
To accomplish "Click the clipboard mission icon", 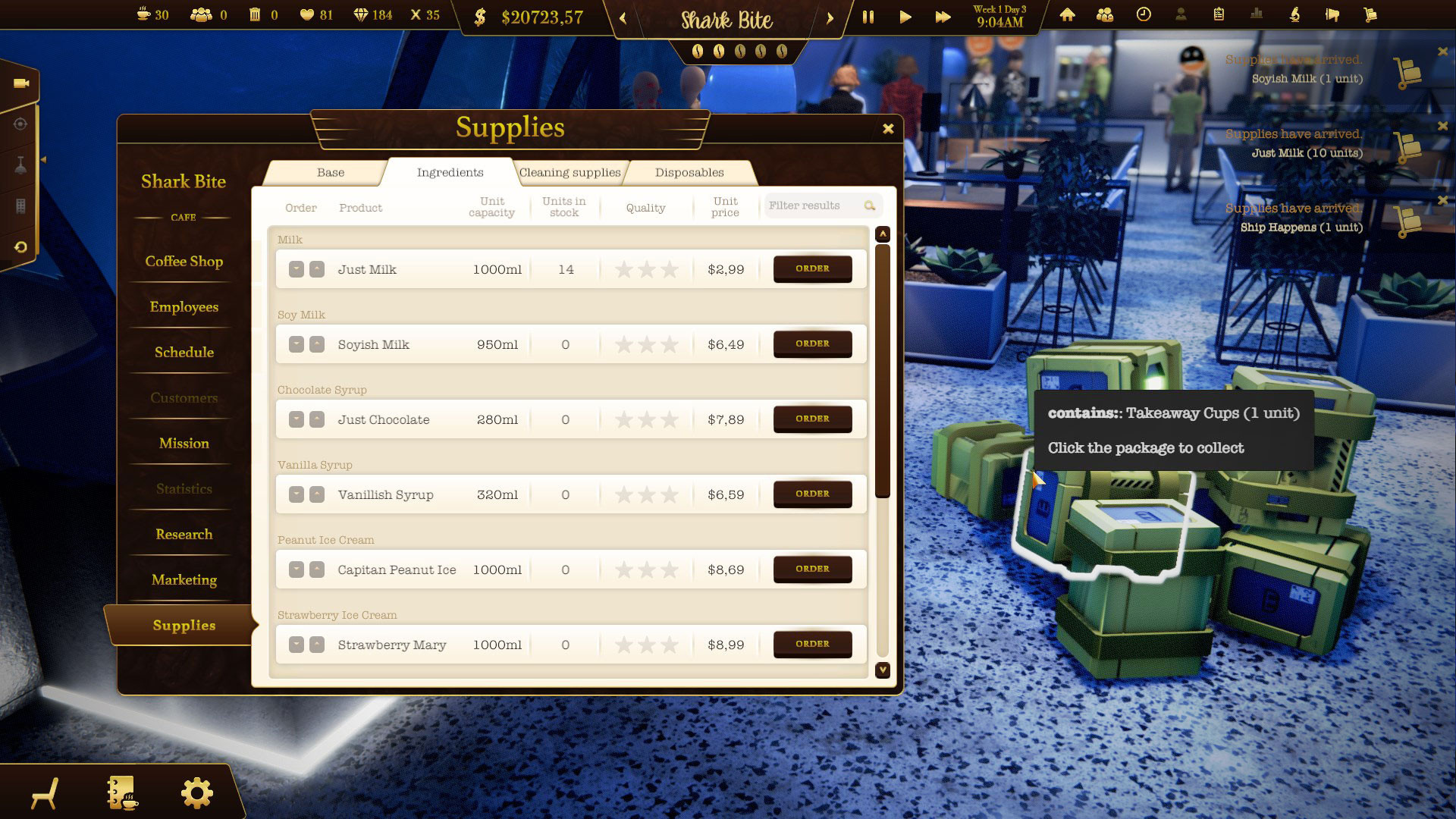I will (x=1219, y=15).
